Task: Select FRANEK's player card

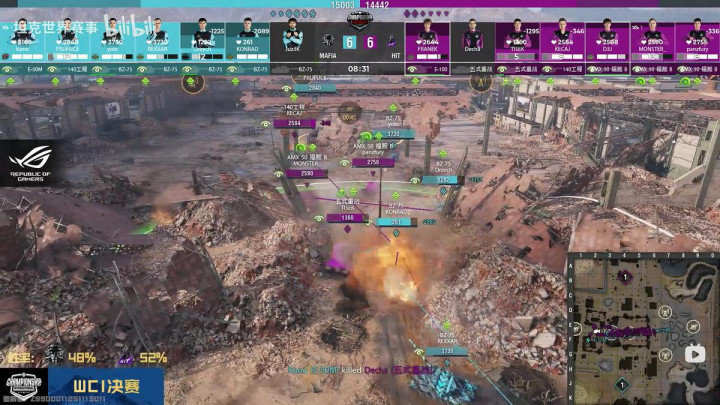Action: tap(427, 37)
